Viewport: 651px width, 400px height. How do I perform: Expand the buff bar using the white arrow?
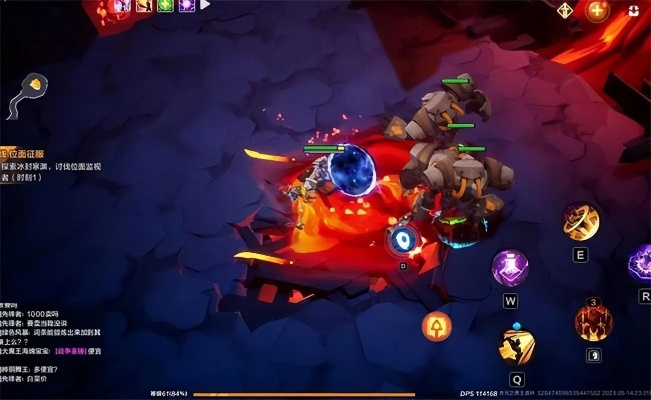pyautogui.click(x=205, y=5)
